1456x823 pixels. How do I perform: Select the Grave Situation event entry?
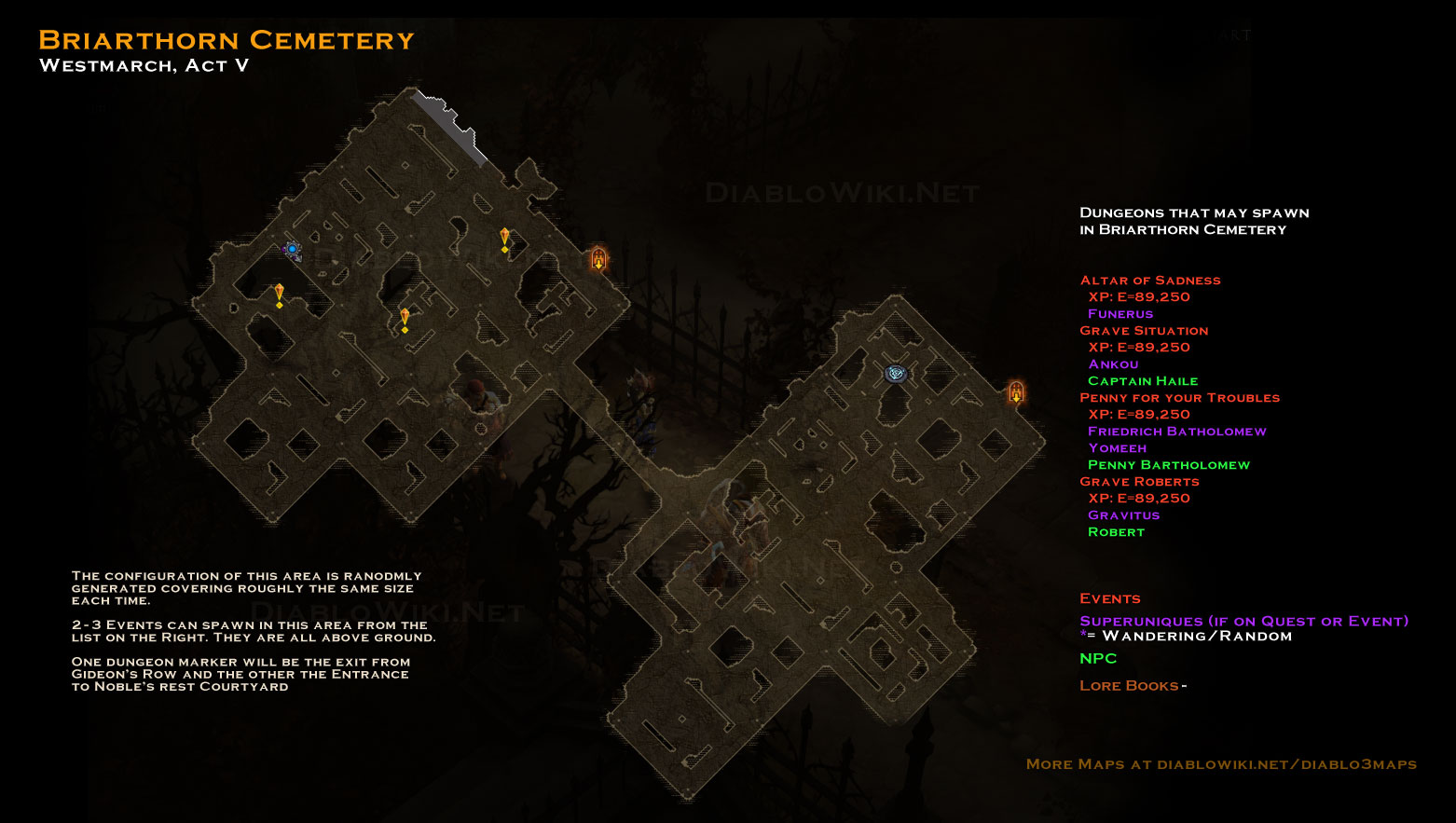pyautogui.click(x=1144, y=331)
